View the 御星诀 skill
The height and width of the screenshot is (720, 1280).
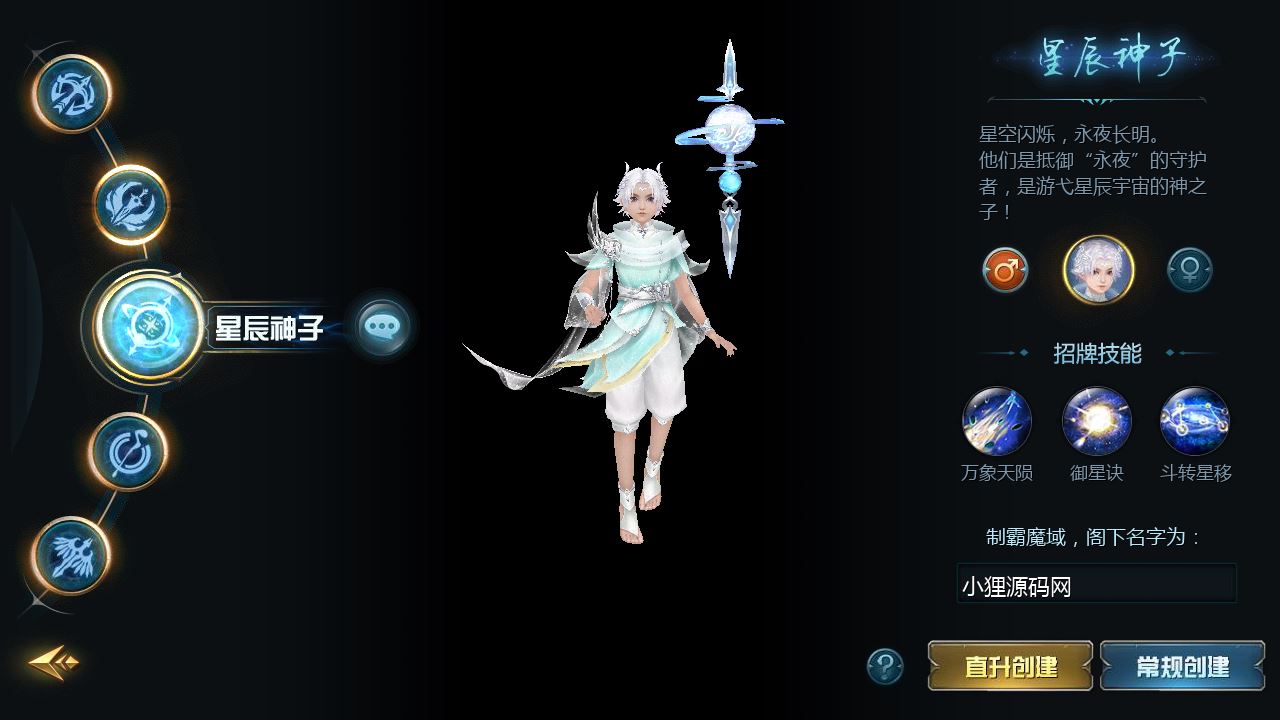click(x=1097, y=422)
